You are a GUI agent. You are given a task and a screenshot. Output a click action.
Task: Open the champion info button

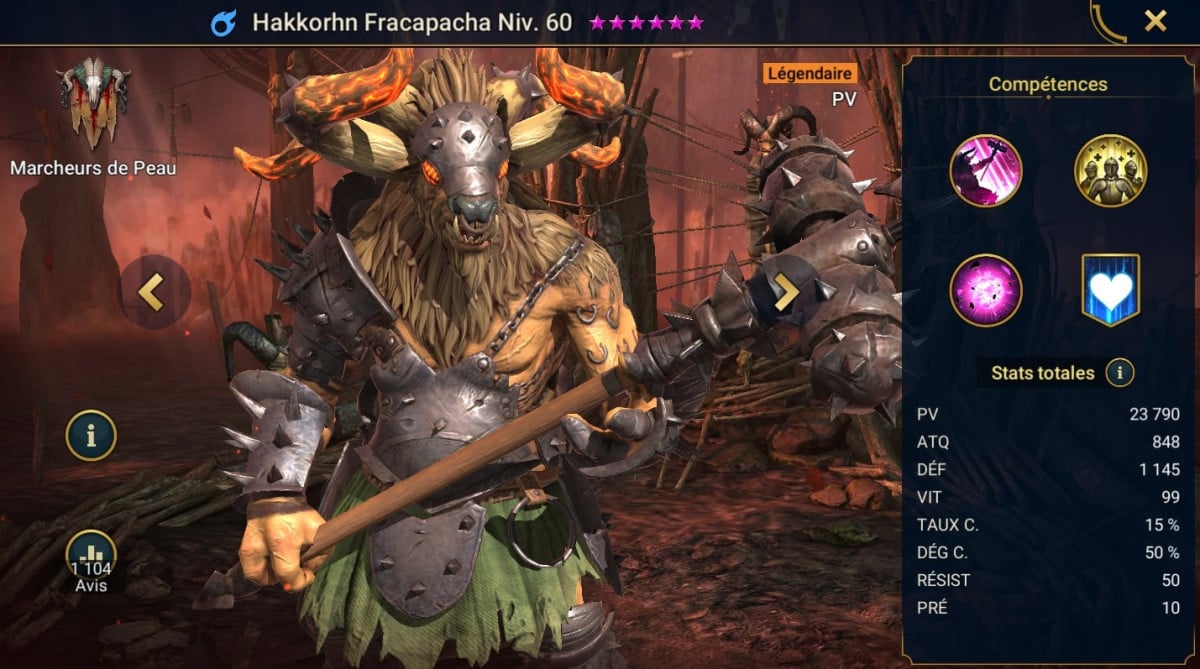(91, 435)
